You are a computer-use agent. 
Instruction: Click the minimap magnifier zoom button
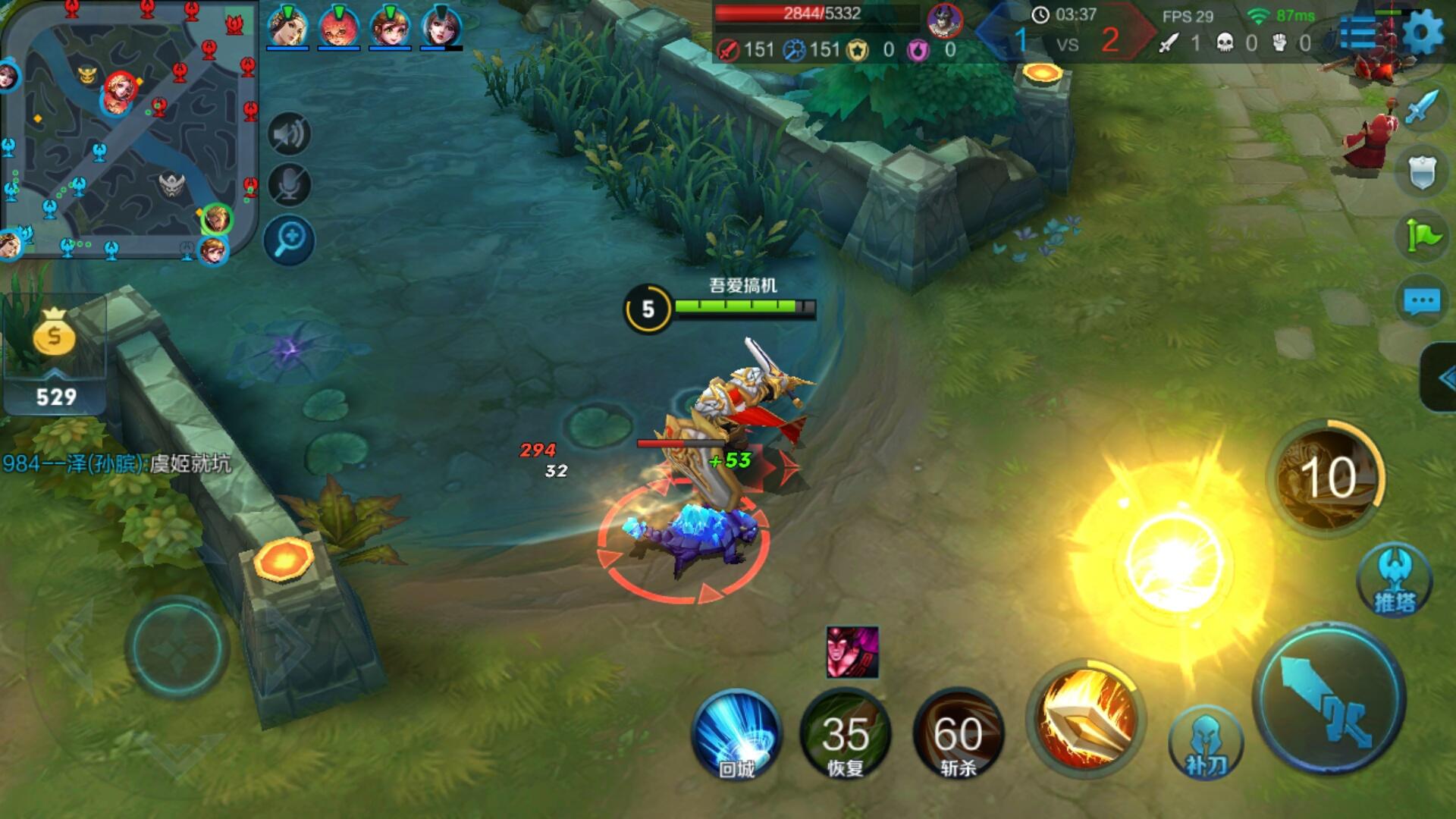[x=289, y=240]
